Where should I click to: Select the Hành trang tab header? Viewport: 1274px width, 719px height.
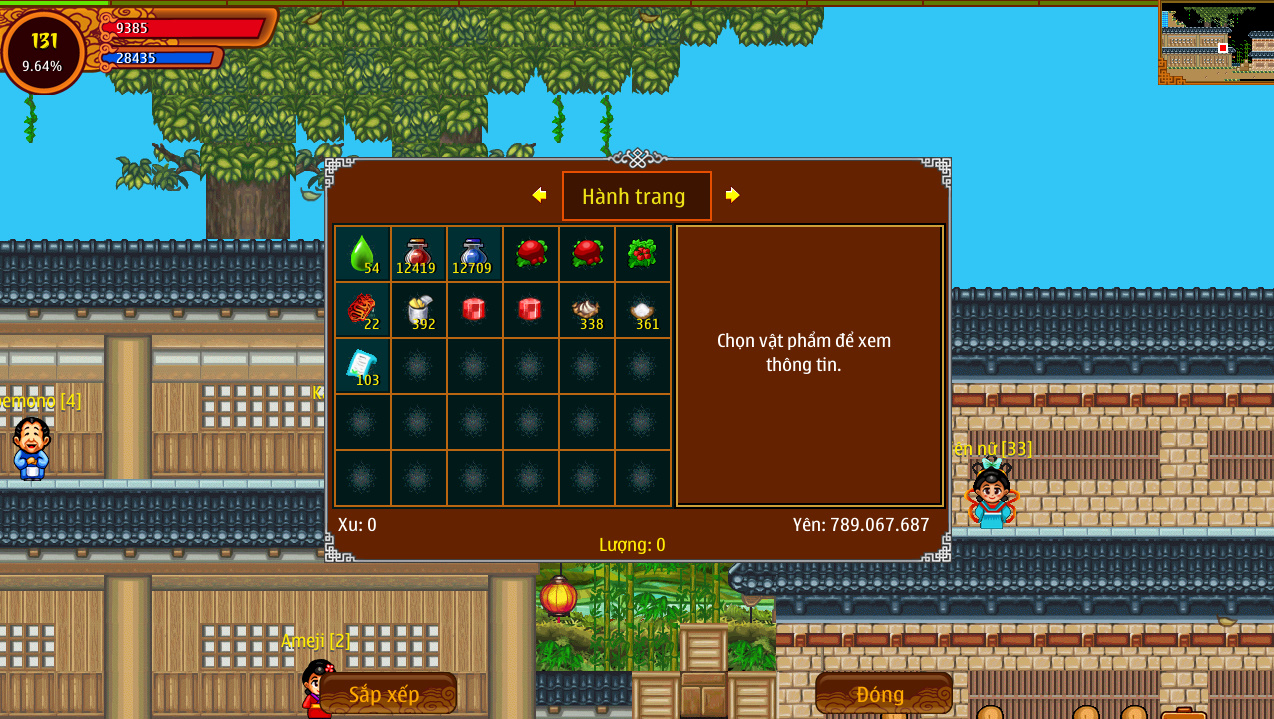click(636, 196)
